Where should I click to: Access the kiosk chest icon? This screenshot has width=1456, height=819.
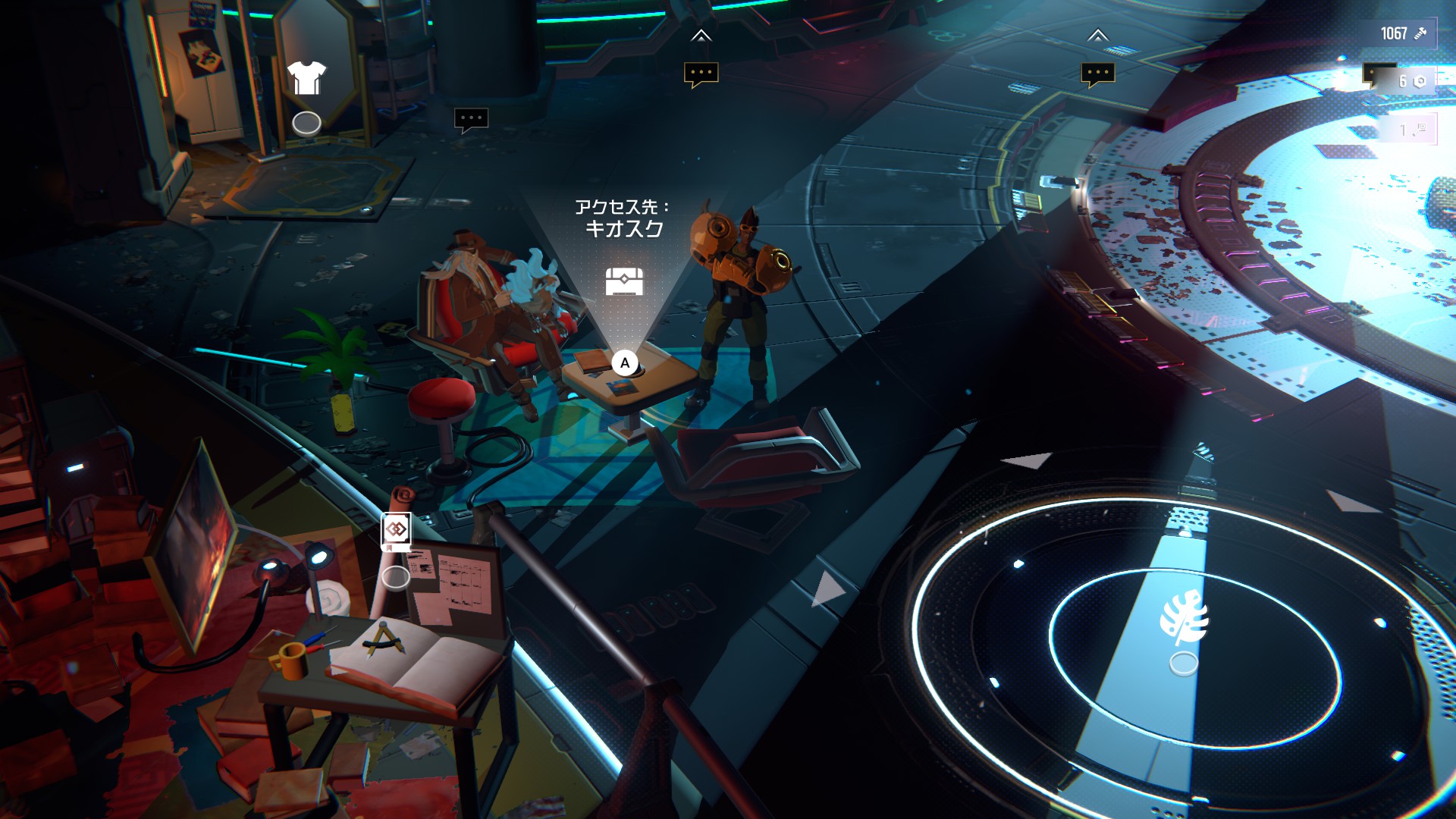click(624, 281)
